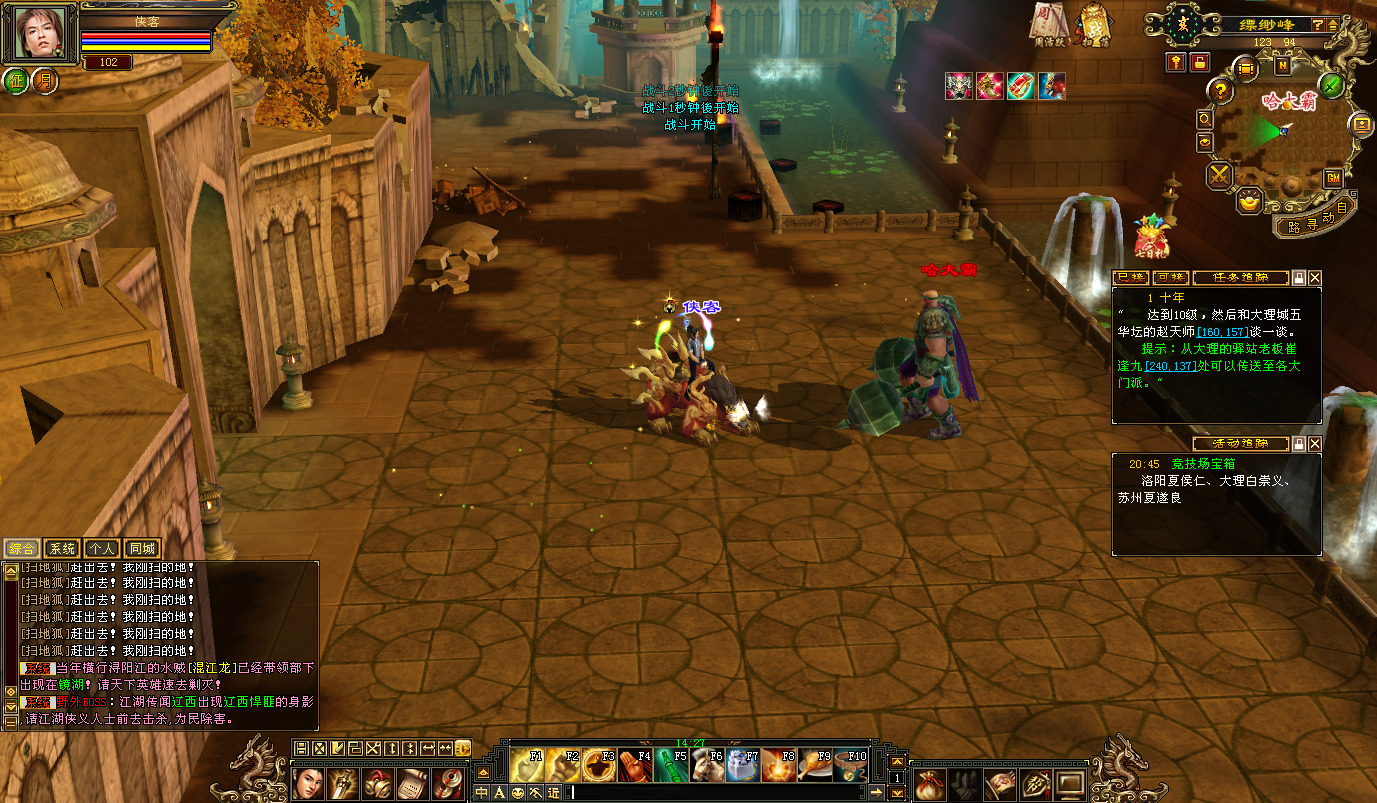The width and height of the screenshot is (1377, 803).
Task: Close the quest tracking panel
Action: (x=1315, y=278)
